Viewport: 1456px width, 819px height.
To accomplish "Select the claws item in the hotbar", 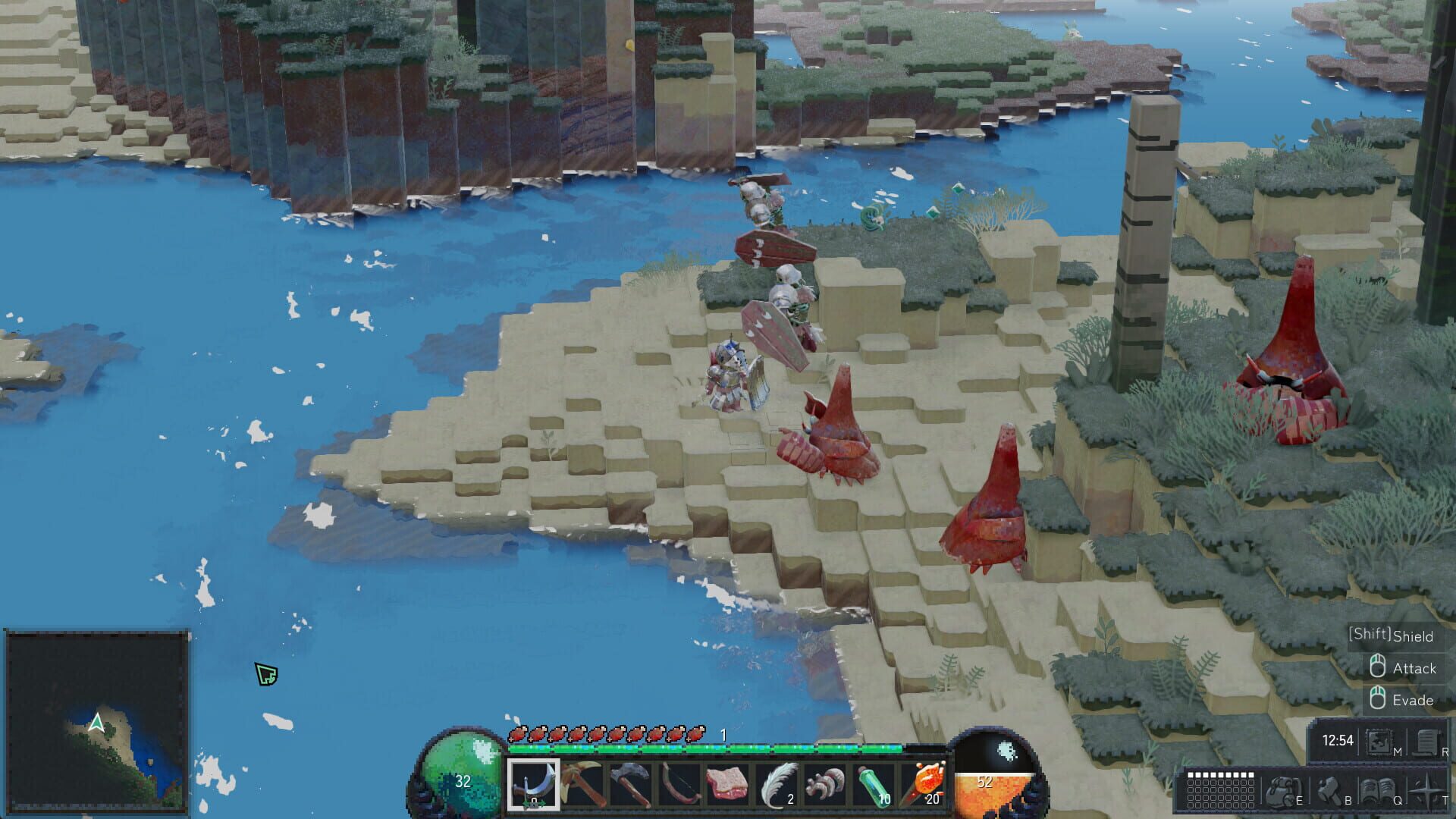I will 825,787.
